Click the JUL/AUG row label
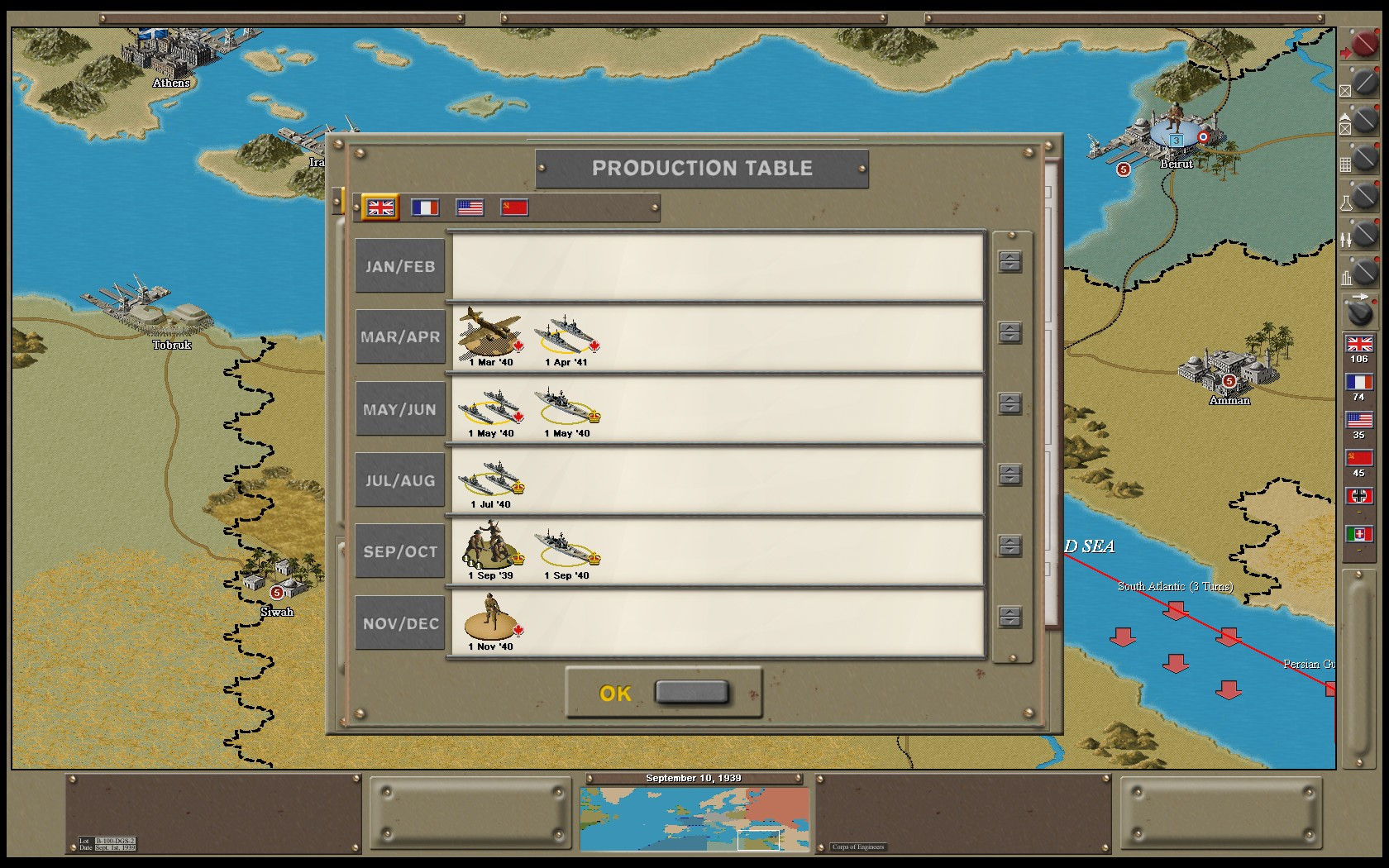The height and width of the screenshot is (868, 1389). pos(400,480)
